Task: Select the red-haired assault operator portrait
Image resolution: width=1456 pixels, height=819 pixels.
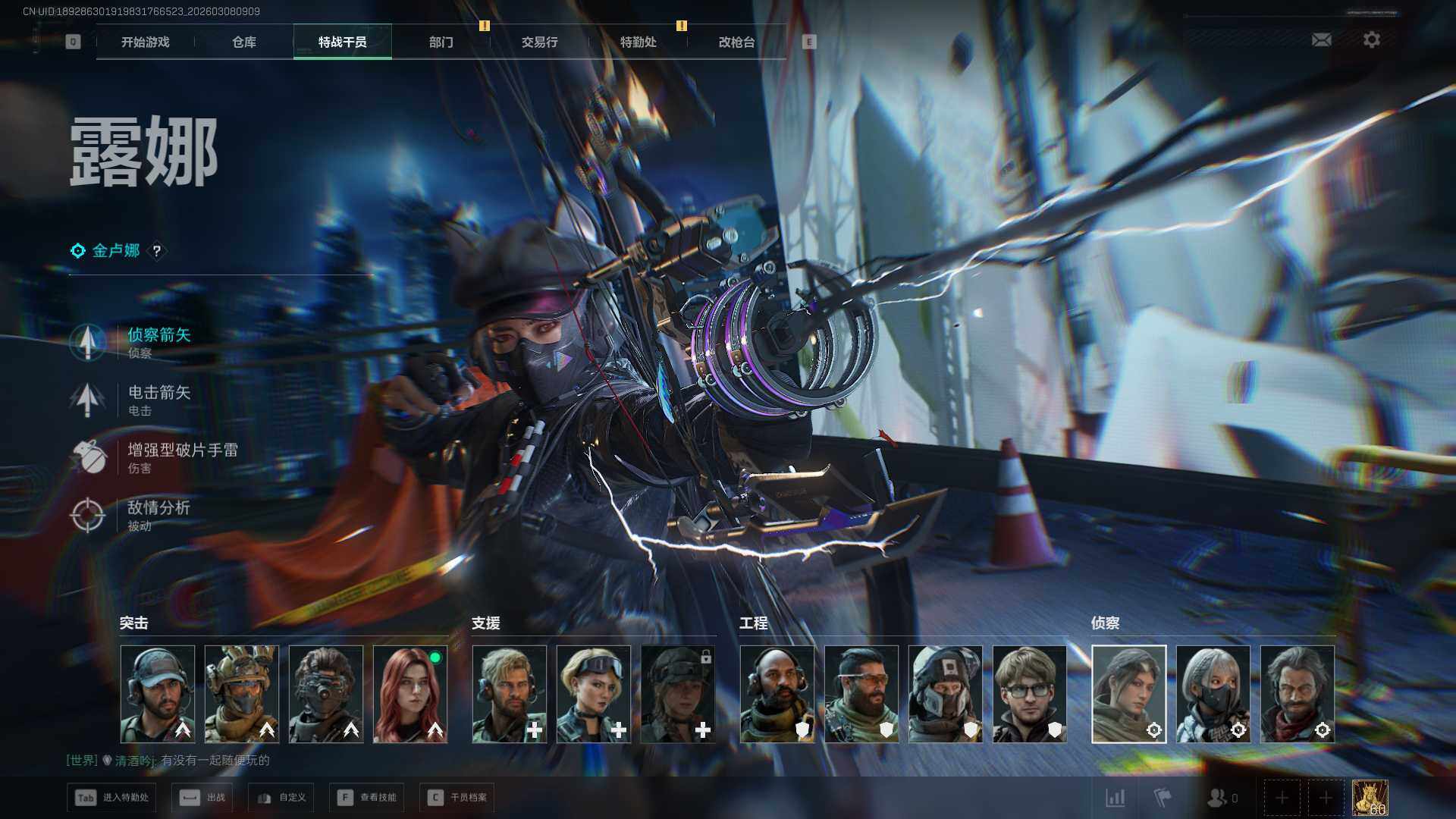Action: (410, 694)
